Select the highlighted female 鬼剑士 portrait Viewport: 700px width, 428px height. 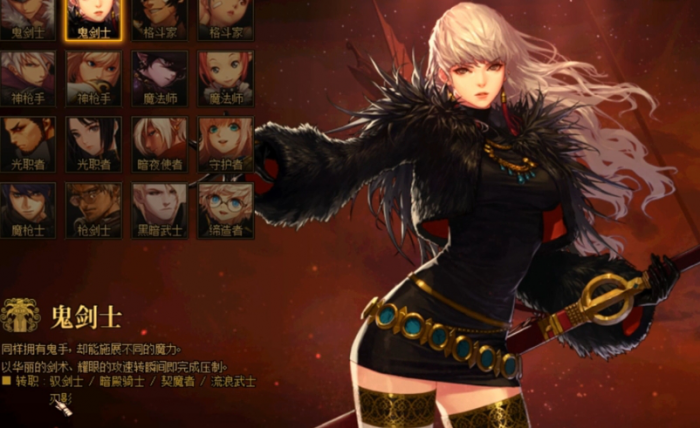coord(94,17)
